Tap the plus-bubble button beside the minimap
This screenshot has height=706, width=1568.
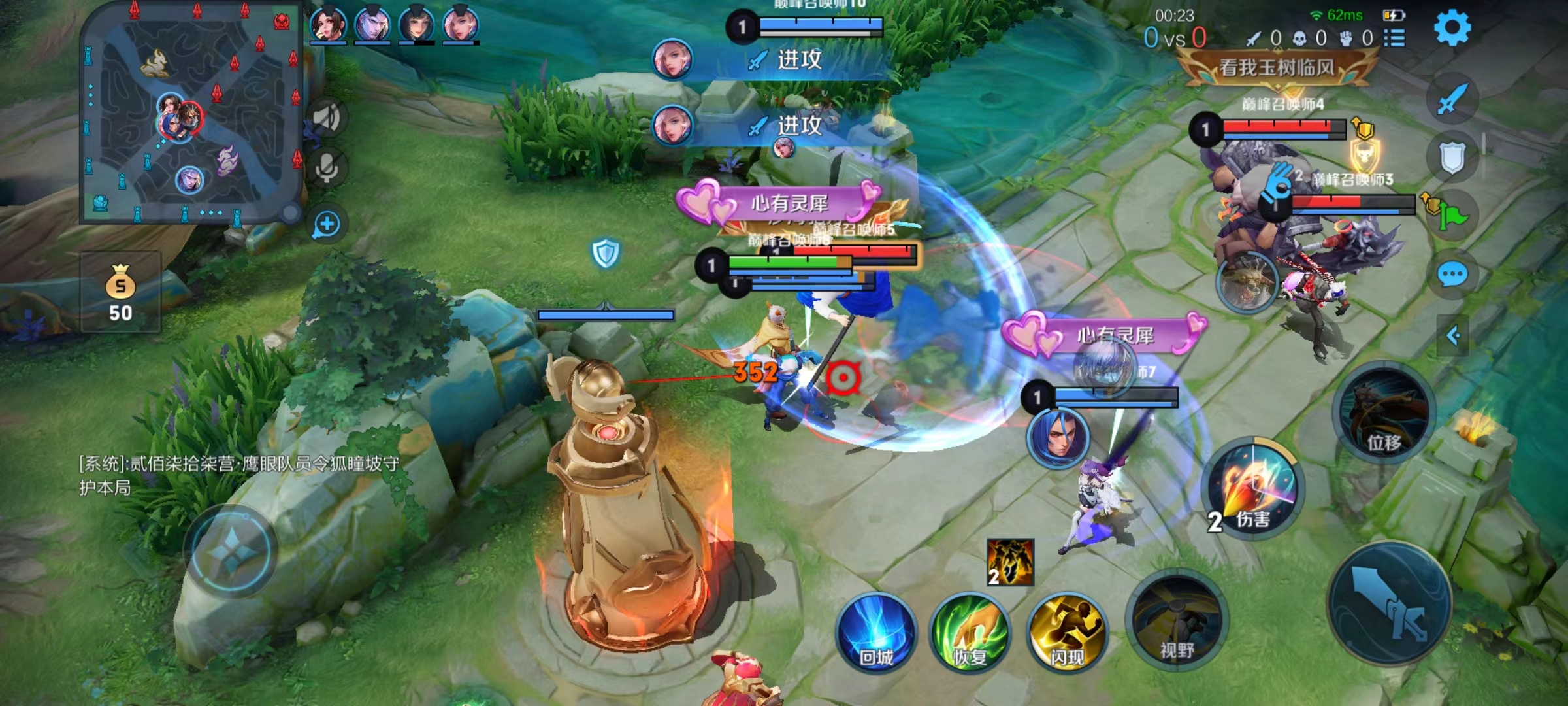(x=326, y=224)
